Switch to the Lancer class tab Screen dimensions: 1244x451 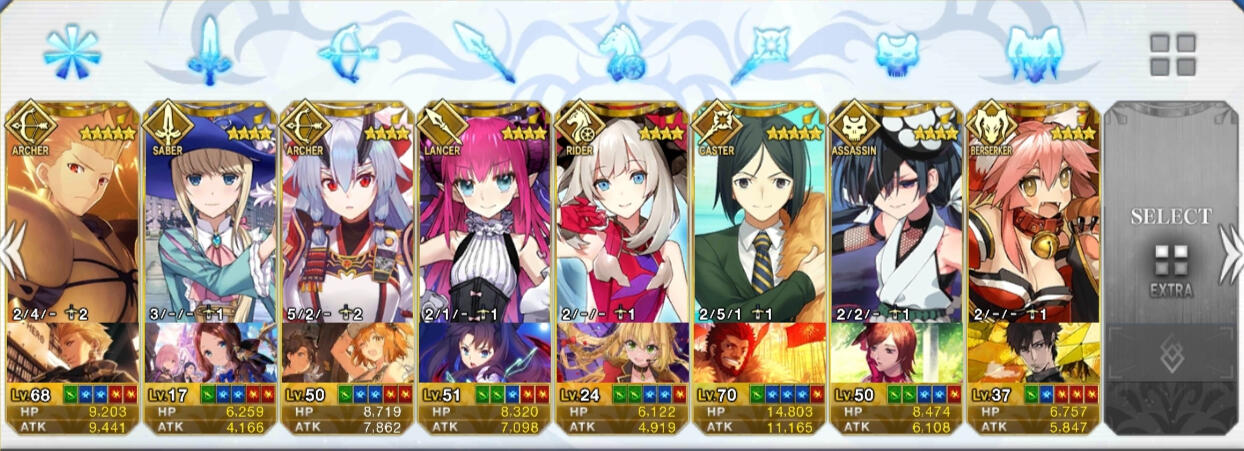pos(484,50)
